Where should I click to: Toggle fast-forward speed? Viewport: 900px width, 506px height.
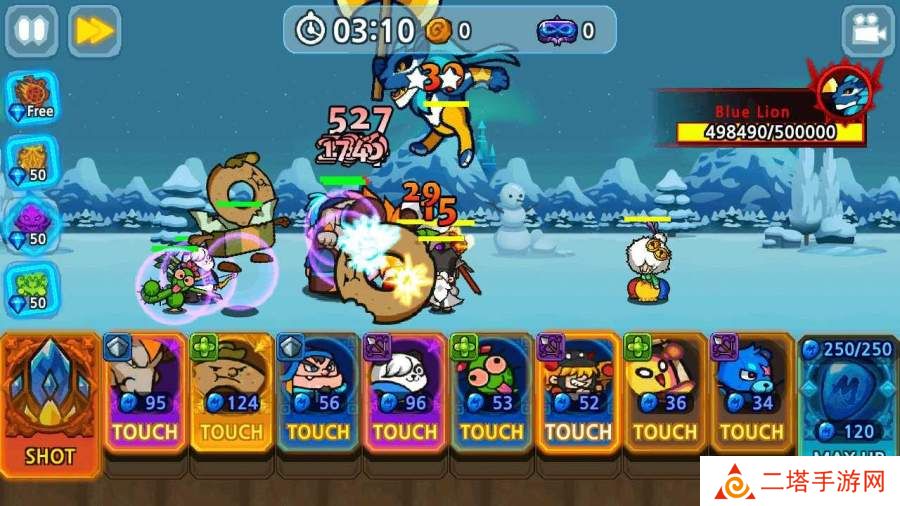[x=94, y=31]
